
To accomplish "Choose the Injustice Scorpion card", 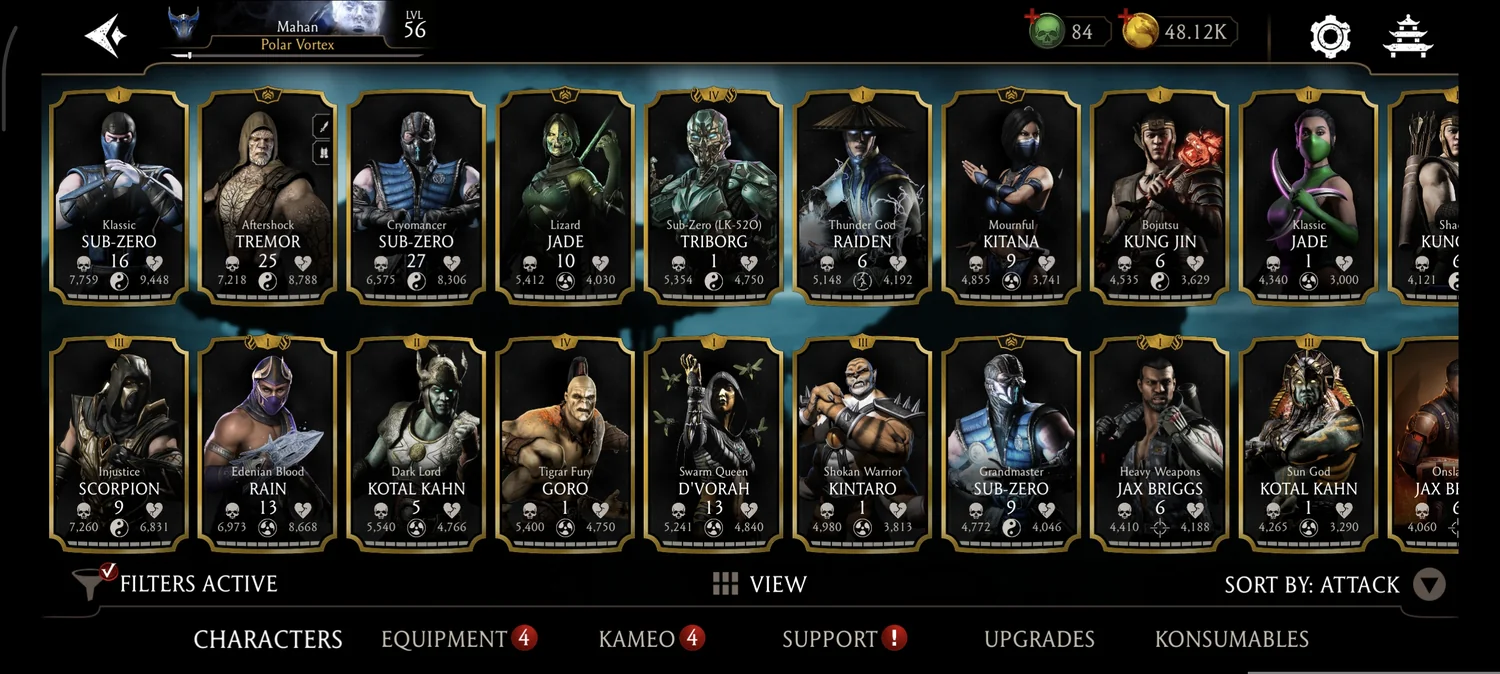I will point(119,443).
